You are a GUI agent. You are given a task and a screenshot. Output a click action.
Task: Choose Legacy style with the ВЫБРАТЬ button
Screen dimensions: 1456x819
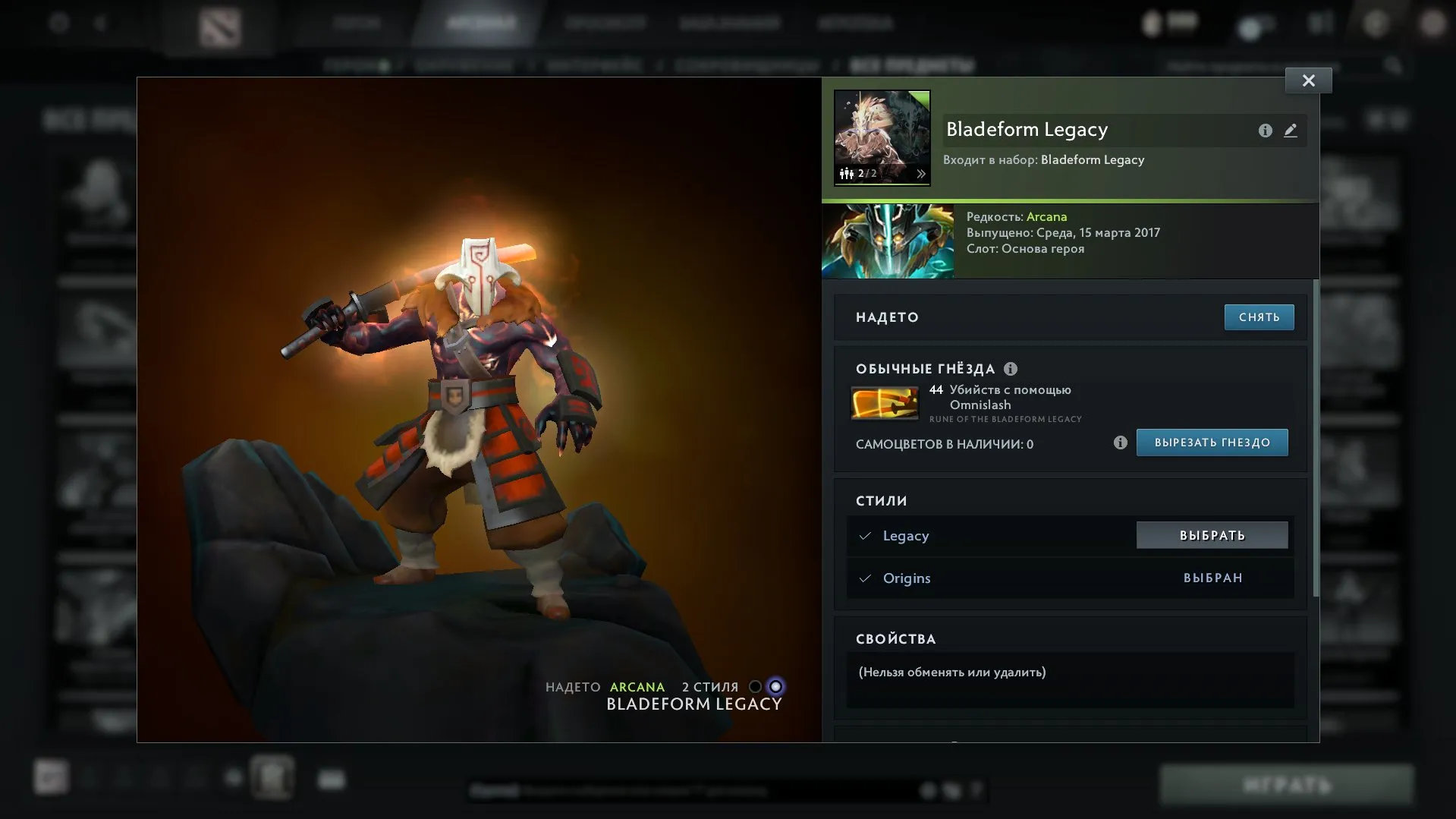(1212, 535)
